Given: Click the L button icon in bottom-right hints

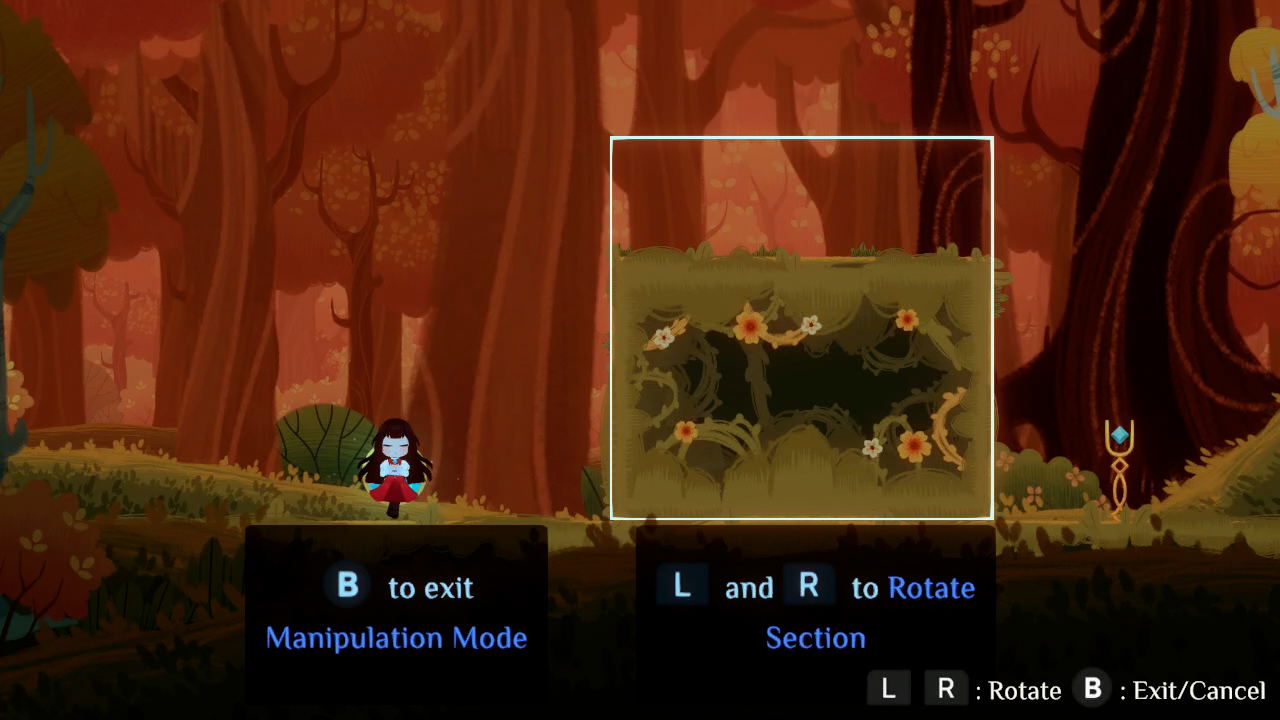Looking at the screenshot, I should click(x=889, y=689).
